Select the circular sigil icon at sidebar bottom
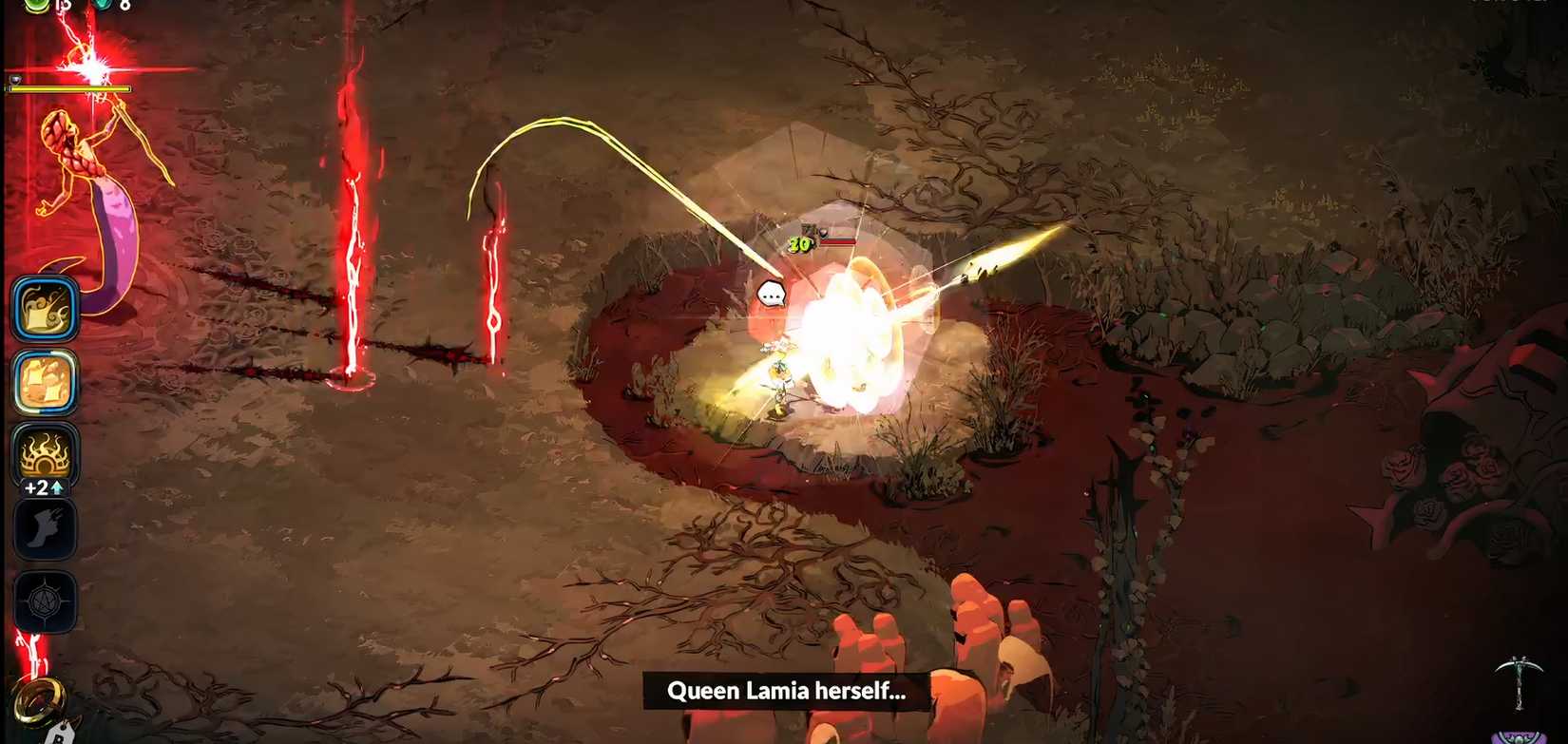This screenshot has width=1568, height=744. 45,601
